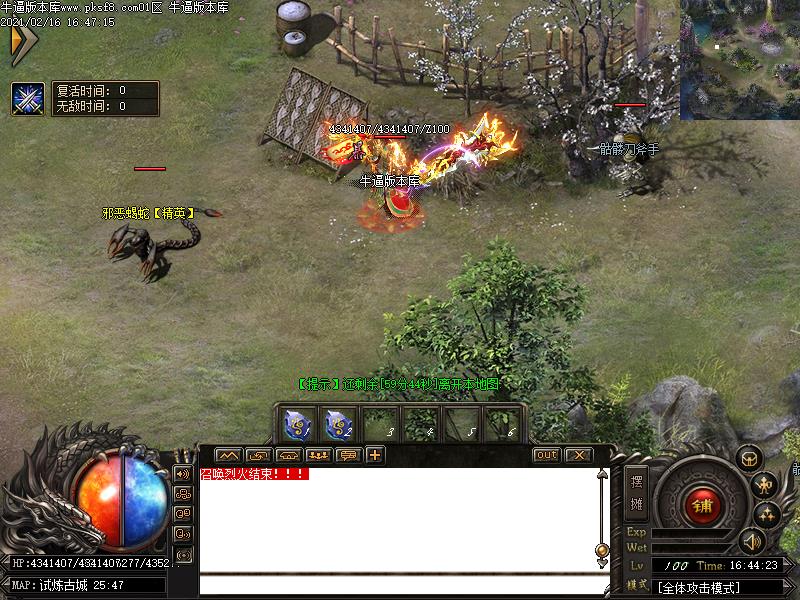Use the blue item in hotbar slot 1
The width and height of the screenshot is (800, 600).
pos(297,425)
